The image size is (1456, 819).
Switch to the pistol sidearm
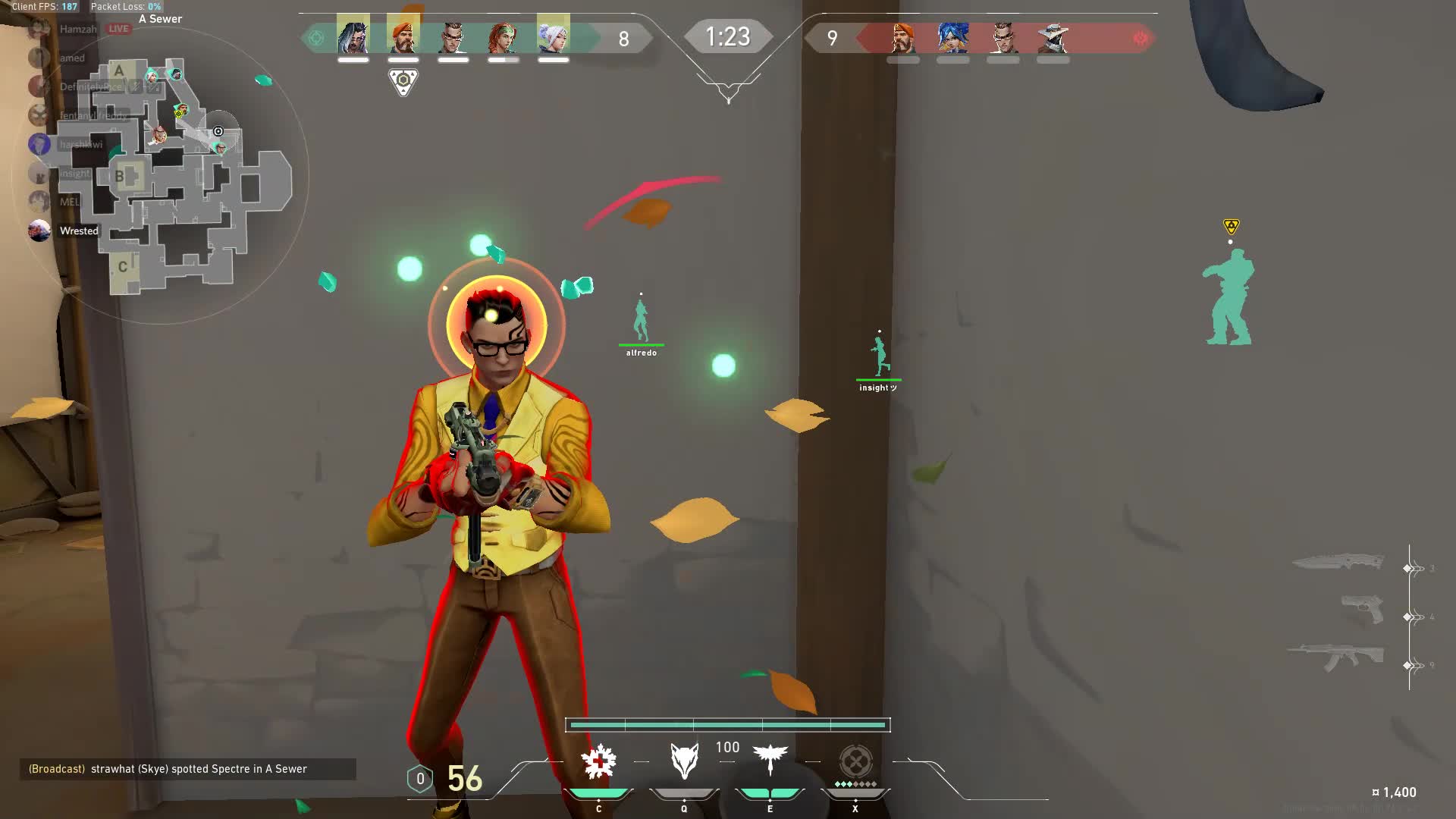[1362, 610]
